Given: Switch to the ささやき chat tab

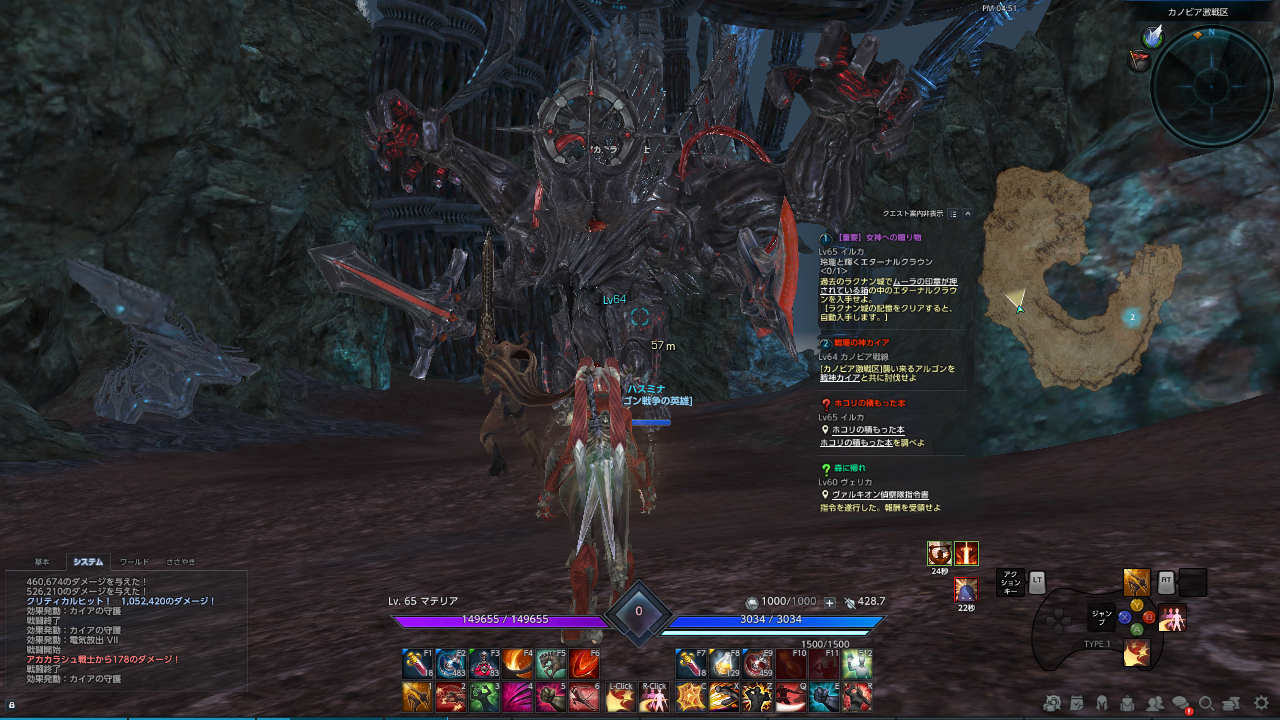Looking at the screenshot, I should click(181, 562).
